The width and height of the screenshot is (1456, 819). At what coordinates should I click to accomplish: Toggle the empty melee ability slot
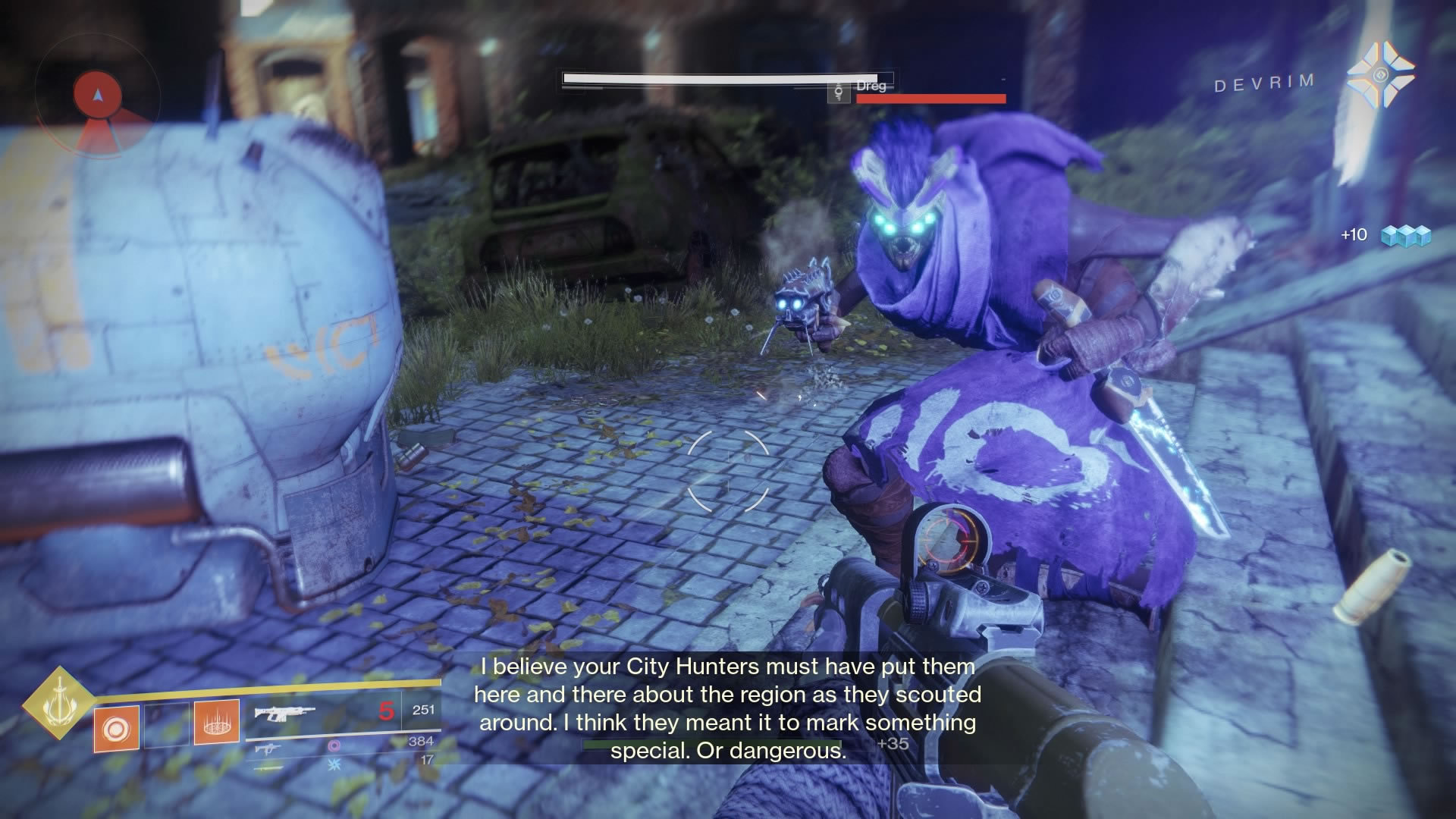[166, 726]
